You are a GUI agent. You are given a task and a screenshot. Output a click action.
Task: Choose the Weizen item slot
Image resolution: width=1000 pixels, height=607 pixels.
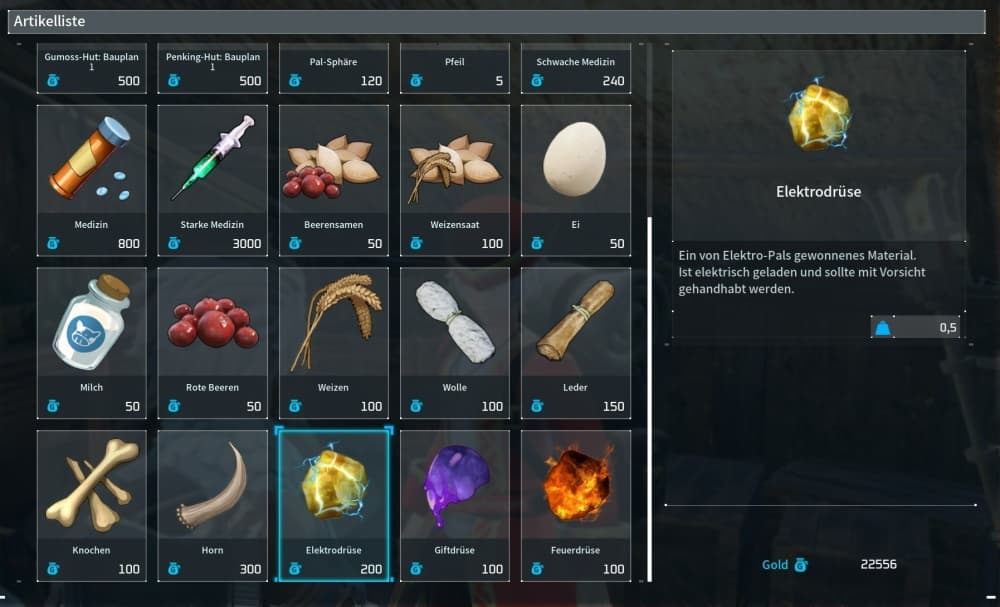point(334,340)
